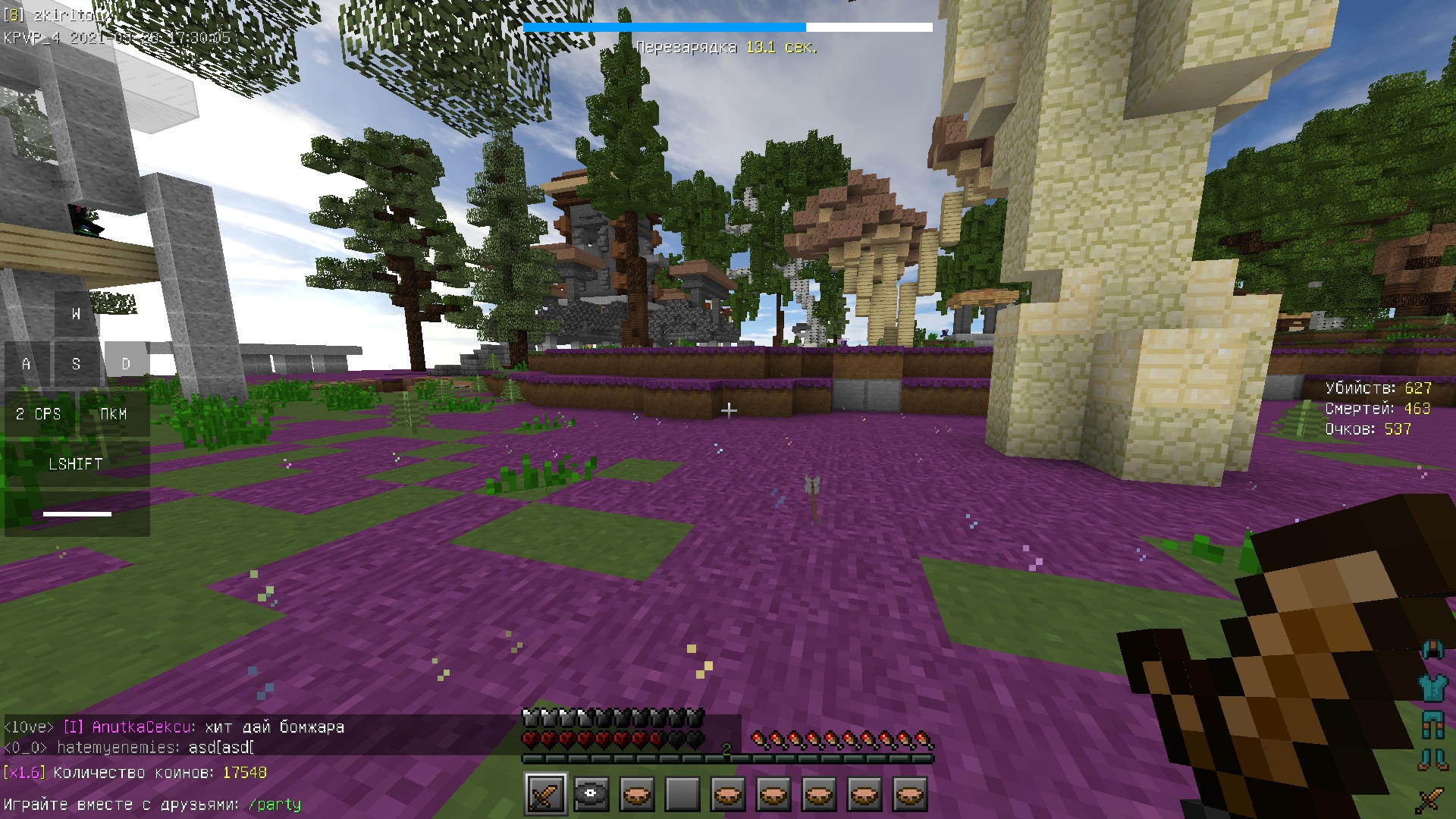Viewport: 1456px width, 819px height.
Task: Select the wooden sword hotbar slot
Action: [x=546, y=794]
